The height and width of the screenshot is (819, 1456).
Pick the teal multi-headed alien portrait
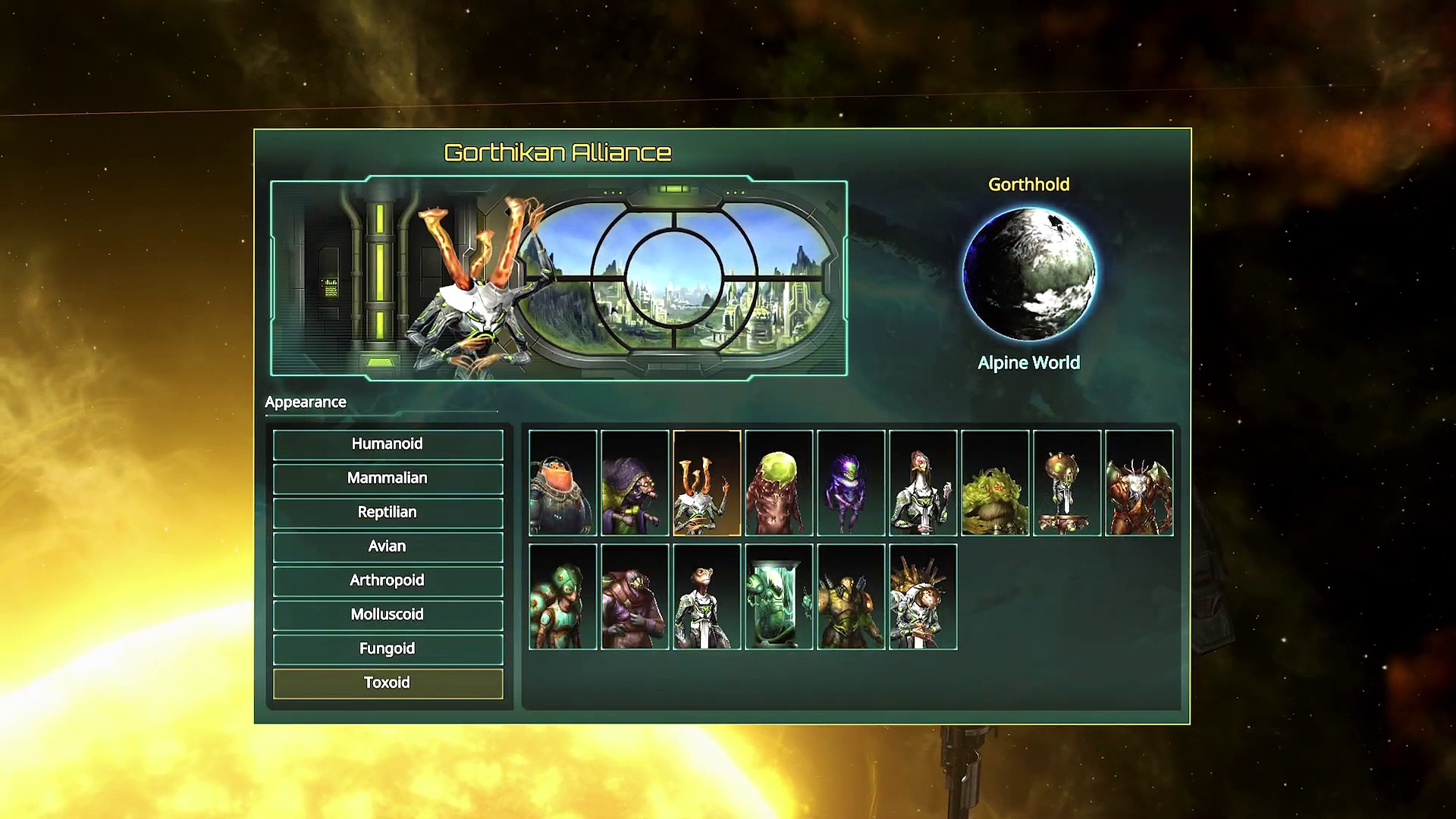point(563,597)
